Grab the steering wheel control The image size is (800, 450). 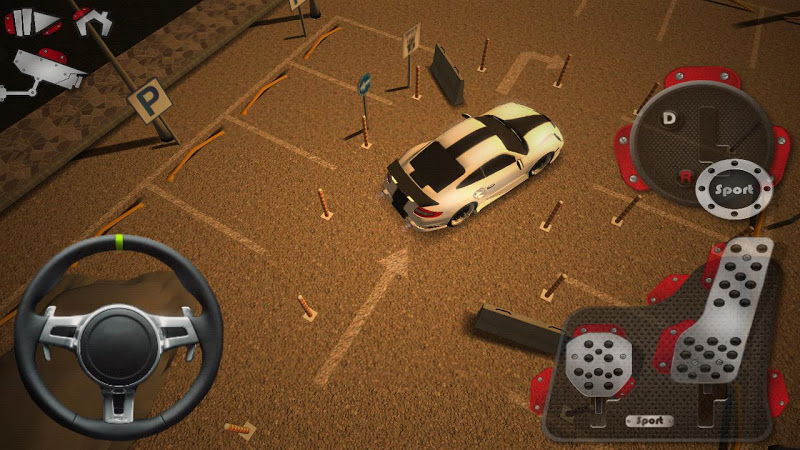[118, 337]
